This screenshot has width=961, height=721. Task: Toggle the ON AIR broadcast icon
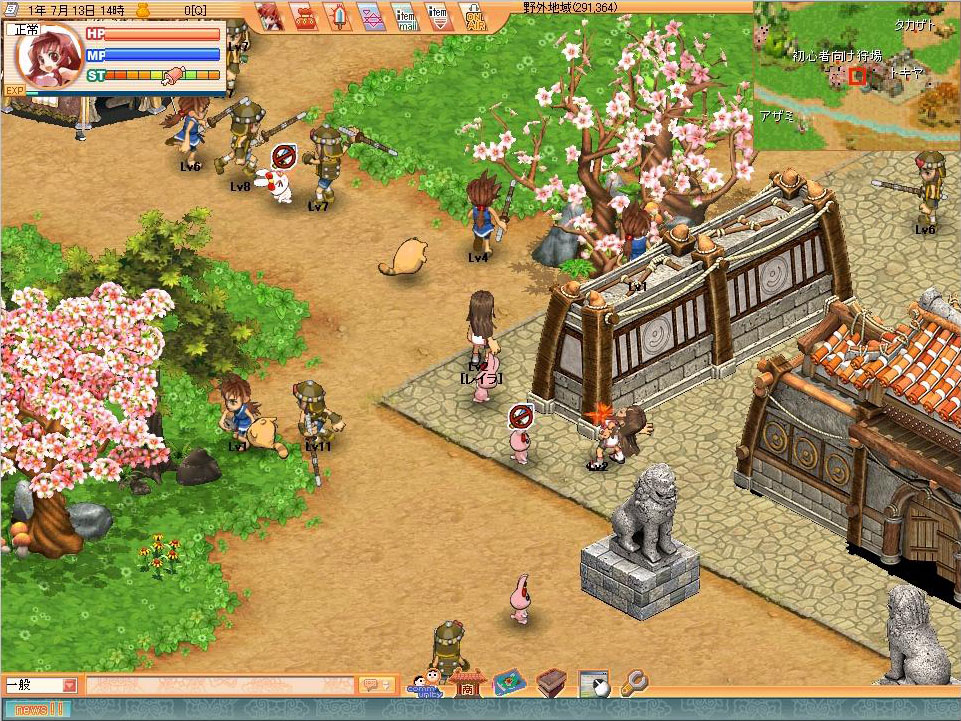pyautogui.click(x=474, y=17)
